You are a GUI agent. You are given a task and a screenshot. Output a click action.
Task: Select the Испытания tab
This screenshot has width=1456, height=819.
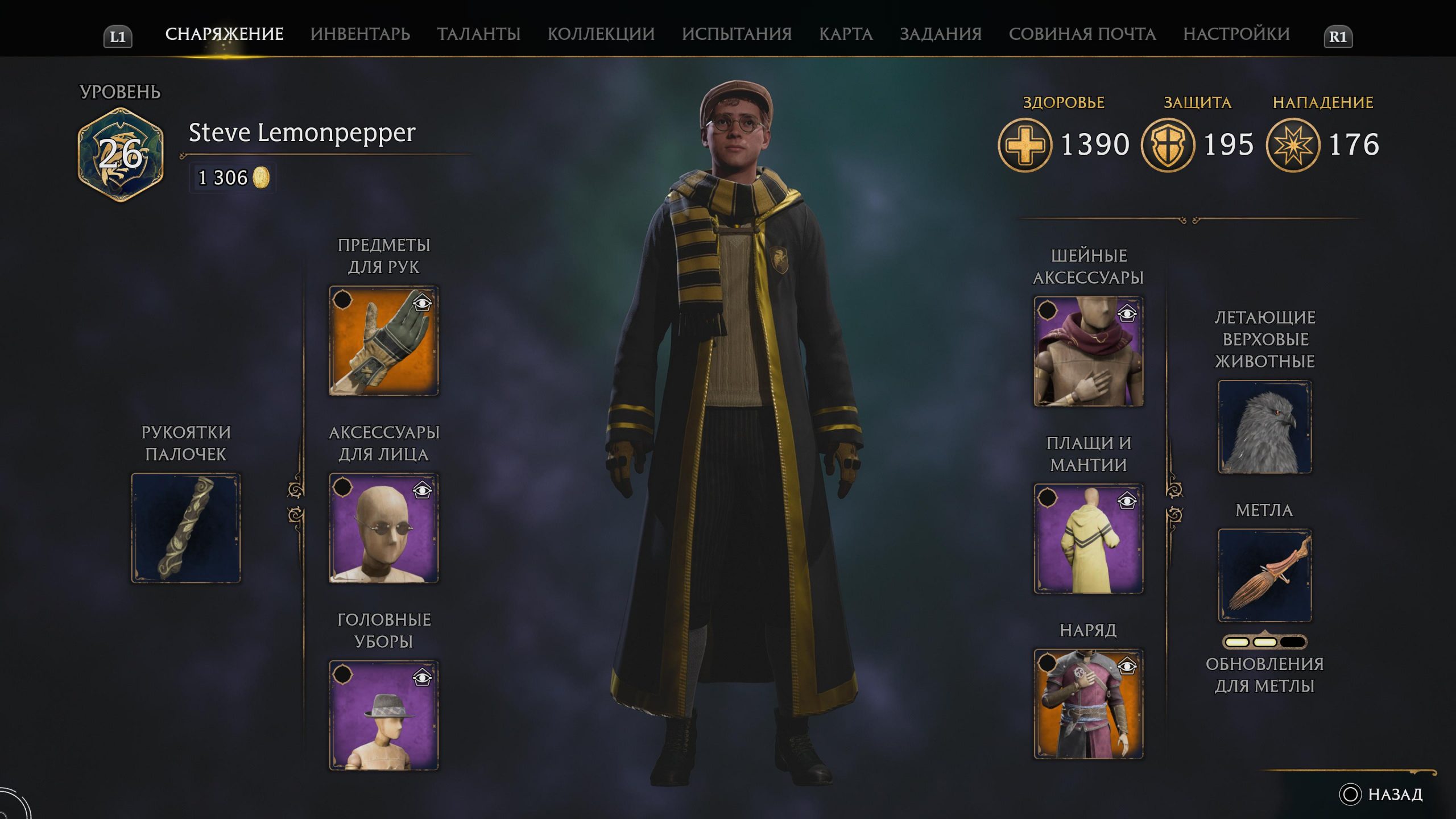tap(737, 34)
